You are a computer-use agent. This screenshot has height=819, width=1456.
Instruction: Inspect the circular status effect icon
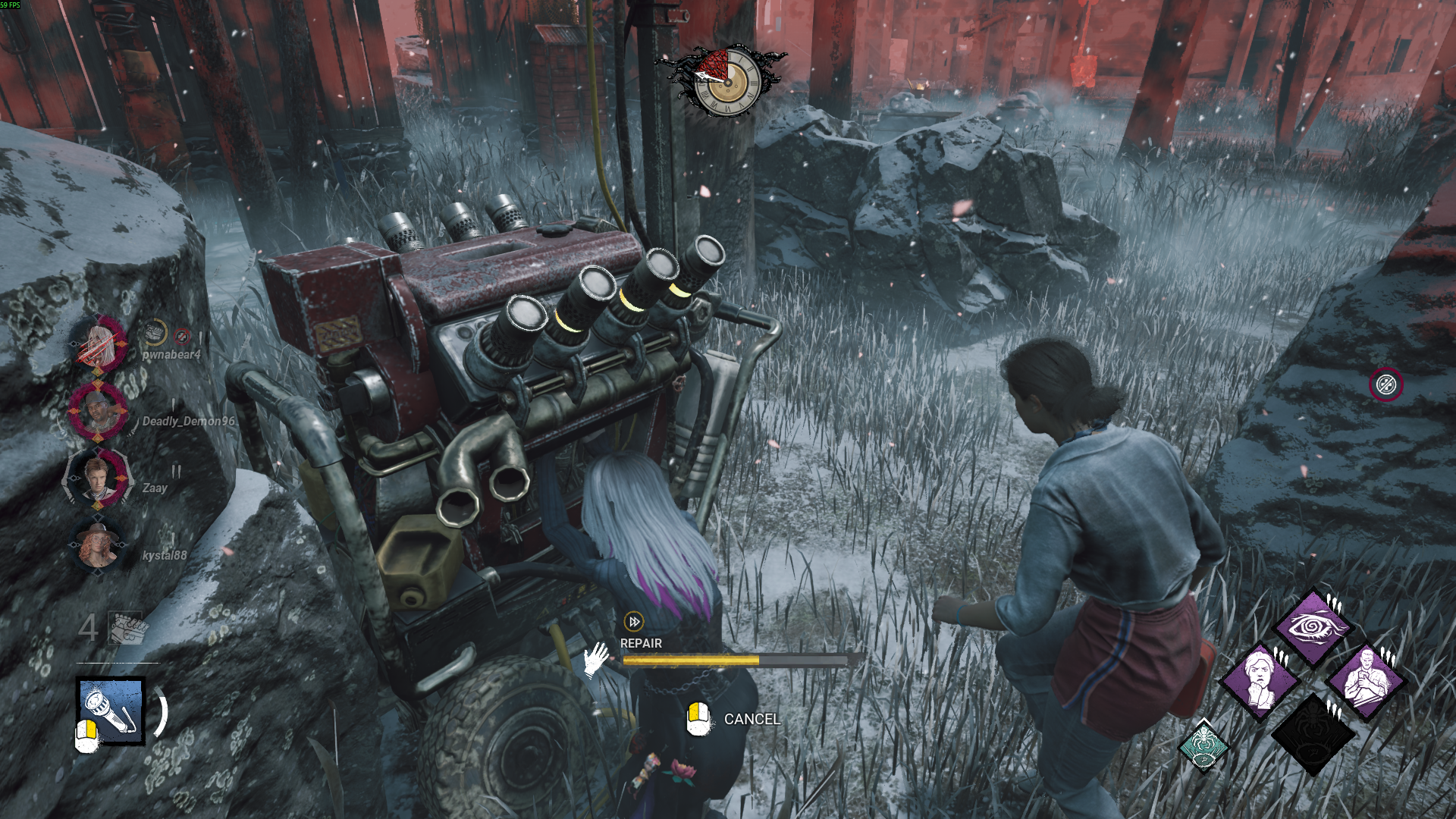[x=1385, y=384]
